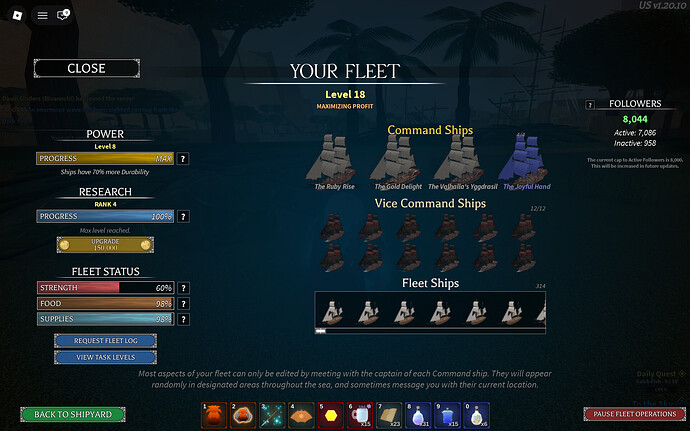Open the Roblox chat window
The width and height of the screenshot is (690, 431).
click(64, 15)
